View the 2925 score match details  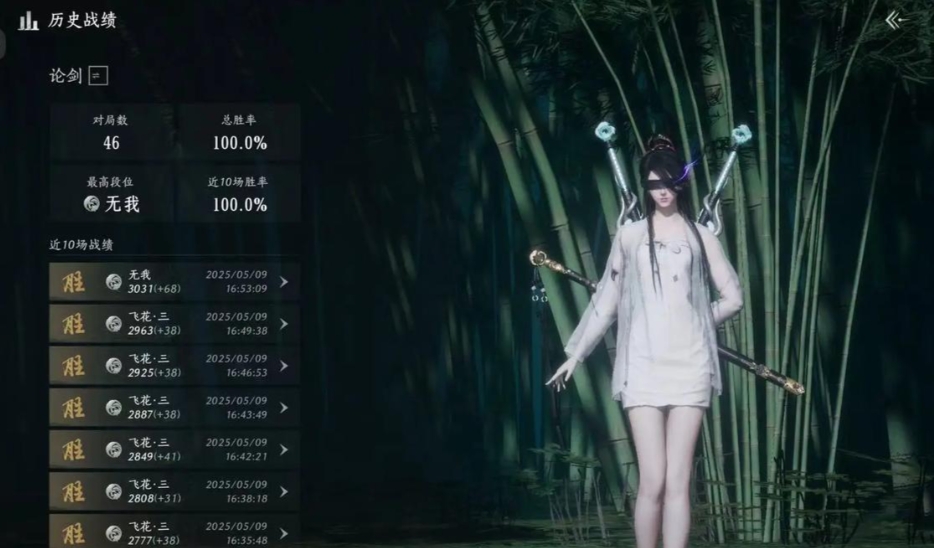coord(174,366)
